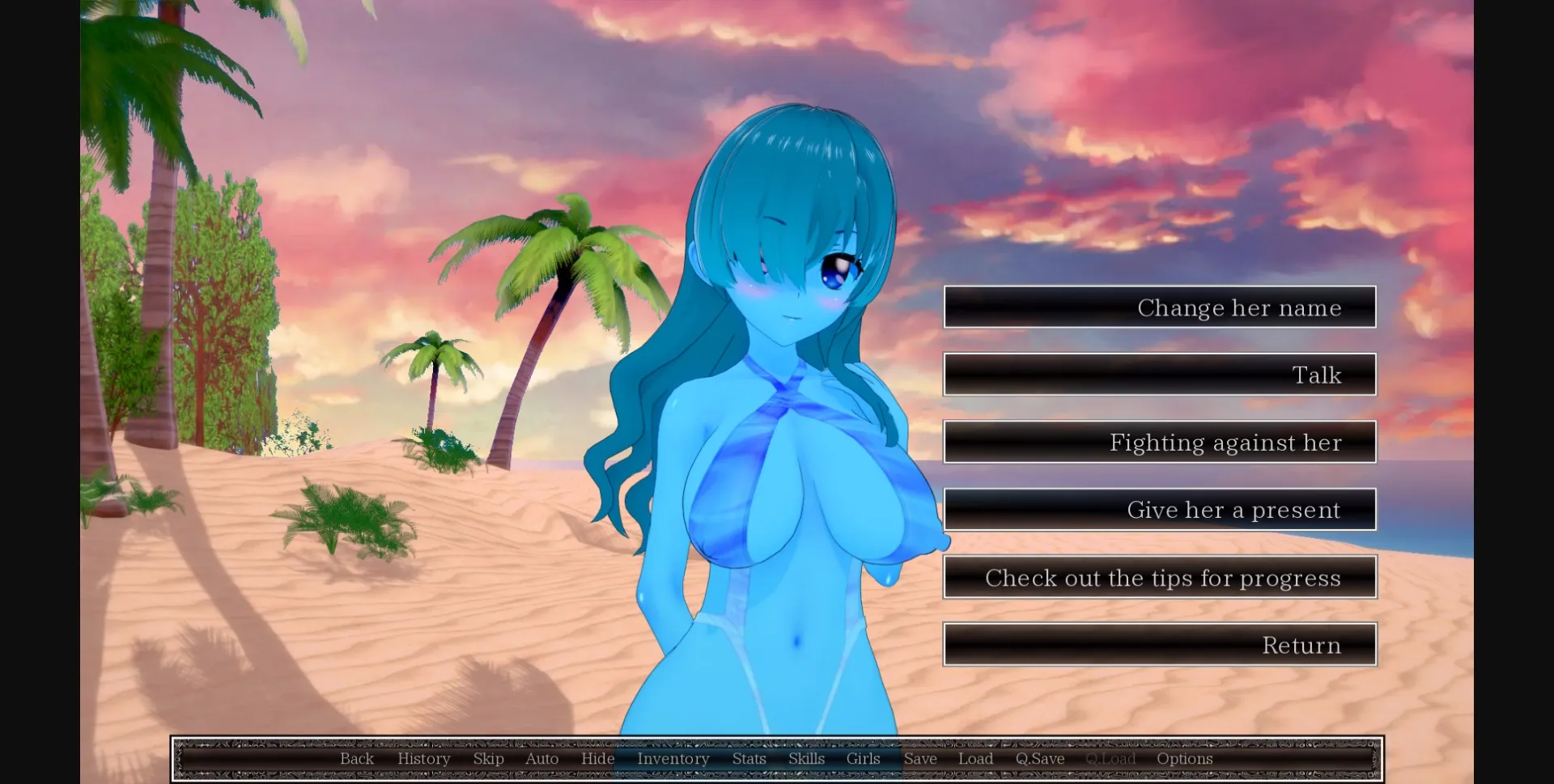Viewport: 1554px width, 784px height.
Task: Enable Skip mode
Action: point(488,758)
